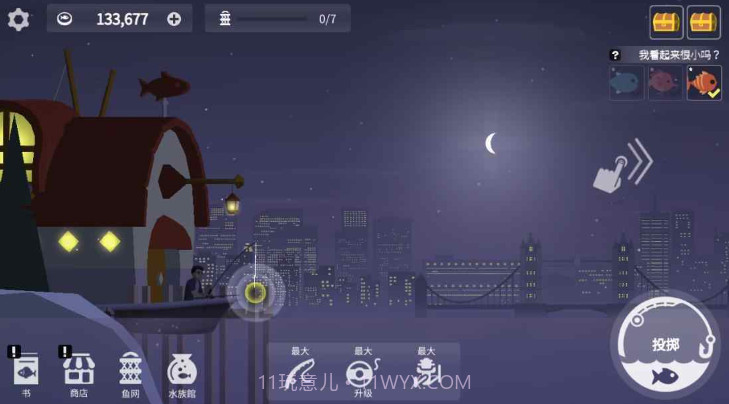
Task: Select the dim red fish quest slot
Action: (664, 83)
